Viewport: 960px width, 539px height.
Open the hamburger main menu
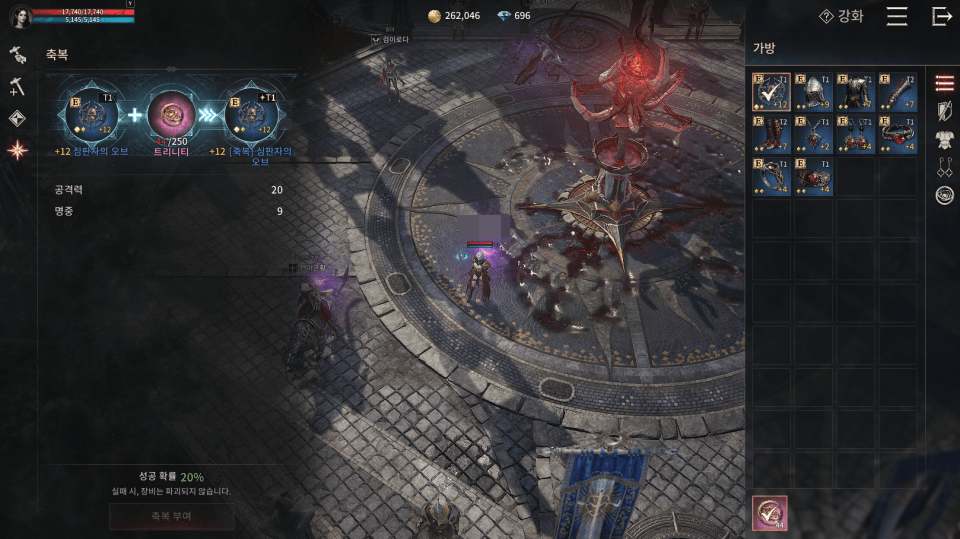pyautogui.click(x=897, y=16)
